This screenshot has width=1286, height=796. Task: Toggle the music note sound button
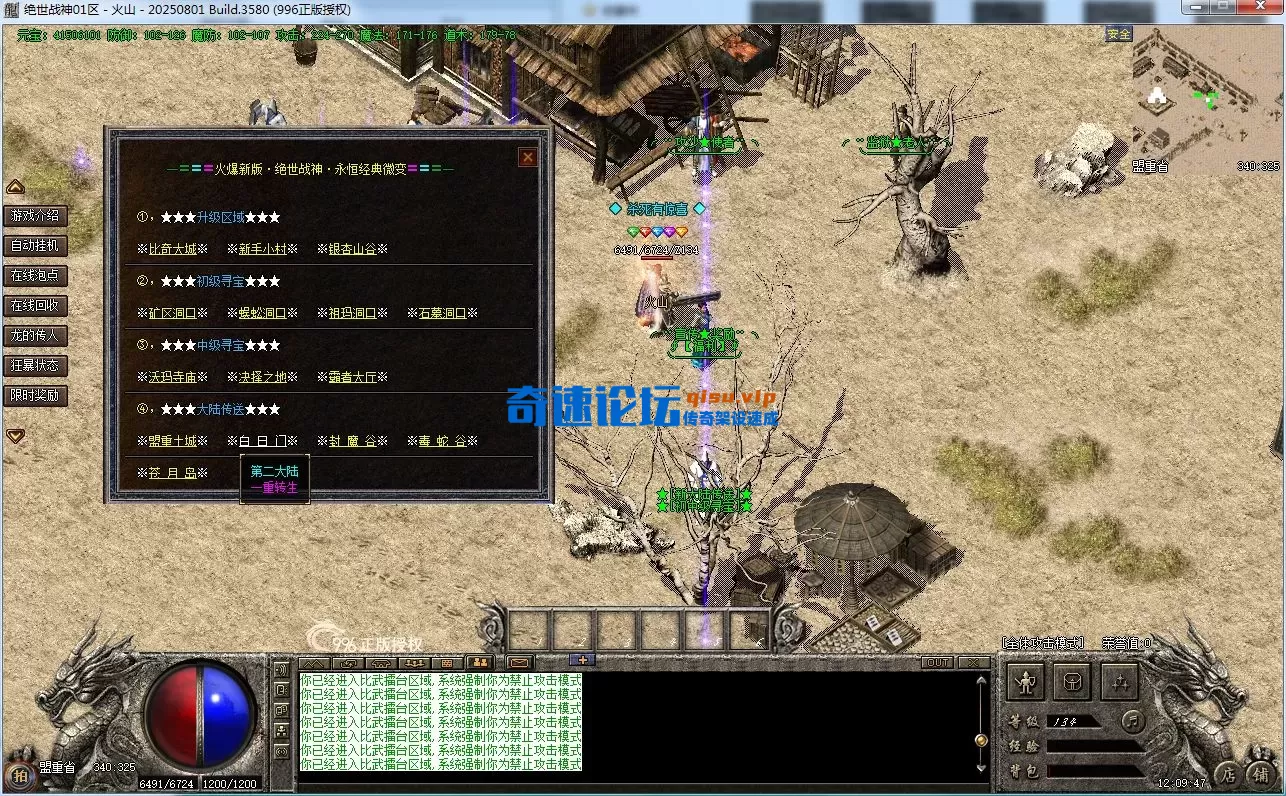(x=1131, y=719)
